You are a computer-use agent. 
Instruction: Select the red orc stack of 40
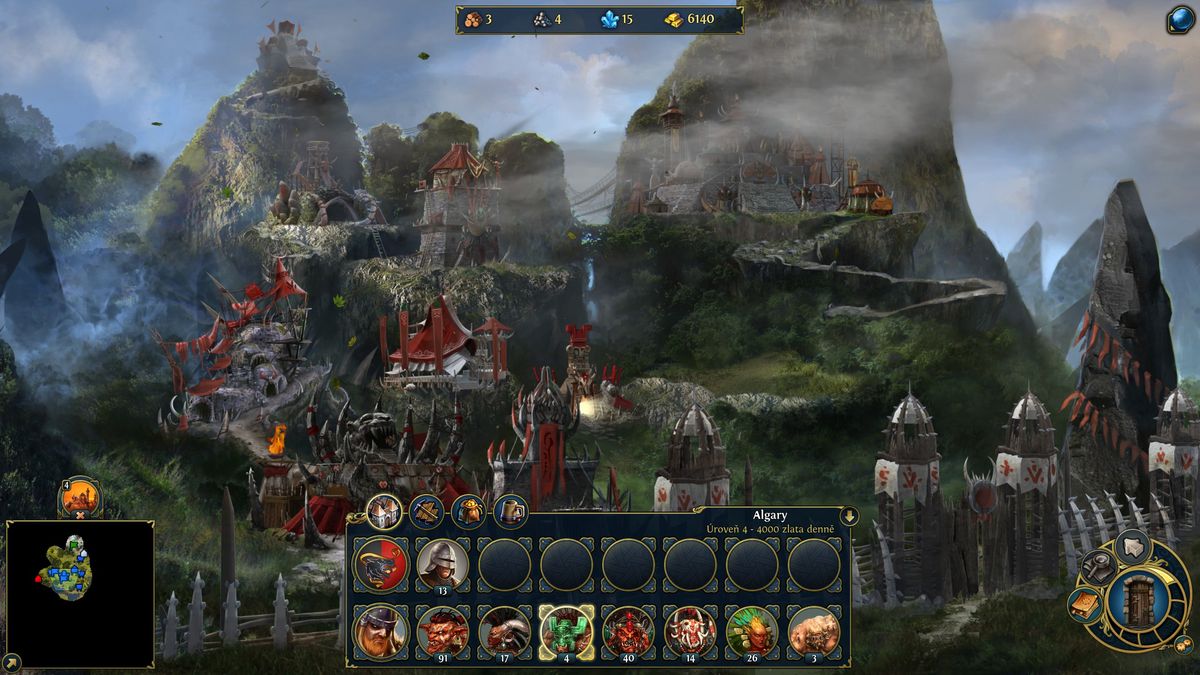point(628,630)
